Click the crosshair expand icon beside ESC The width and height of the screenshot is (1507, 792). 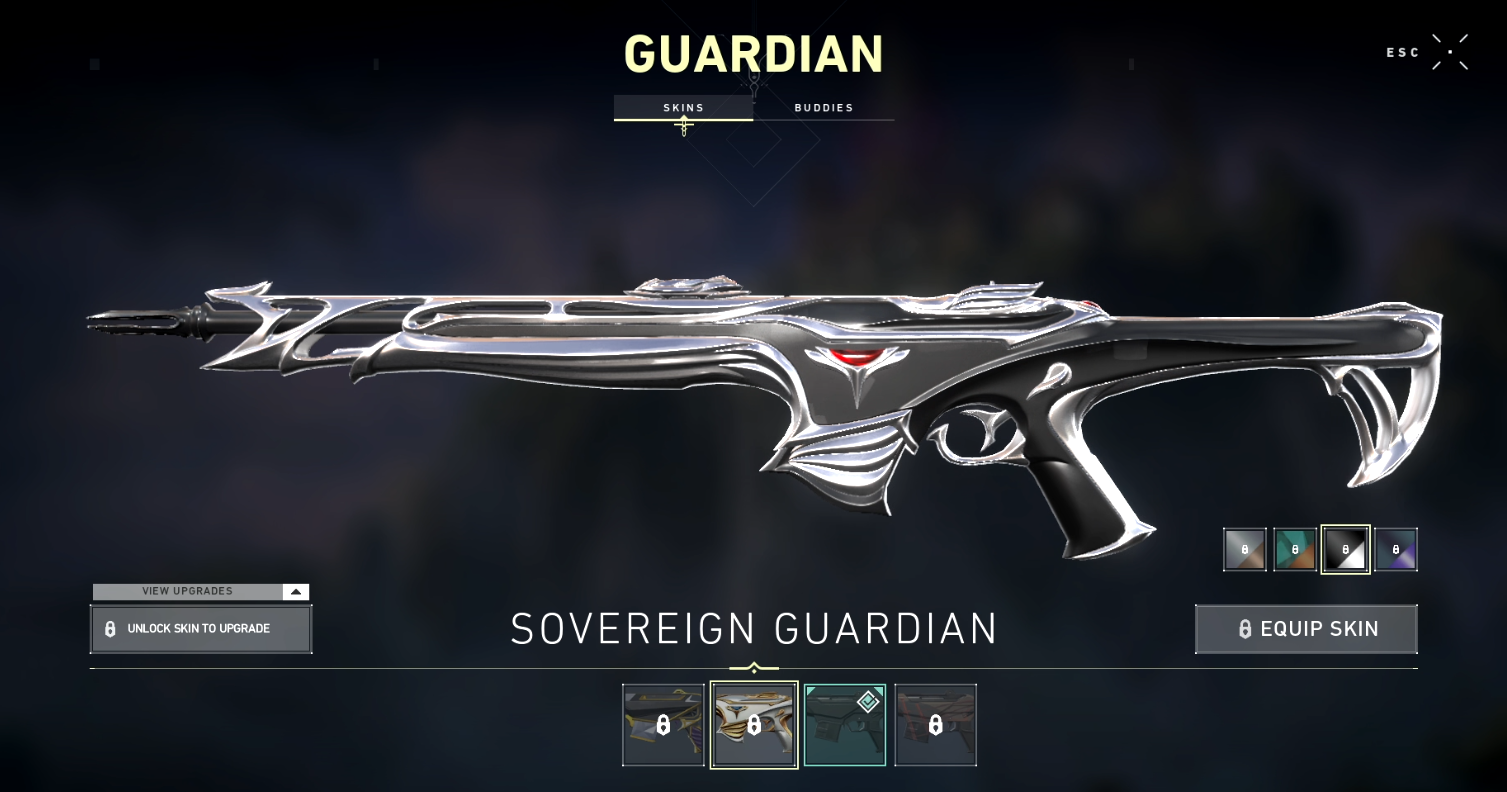click(x=1448, y=52)
